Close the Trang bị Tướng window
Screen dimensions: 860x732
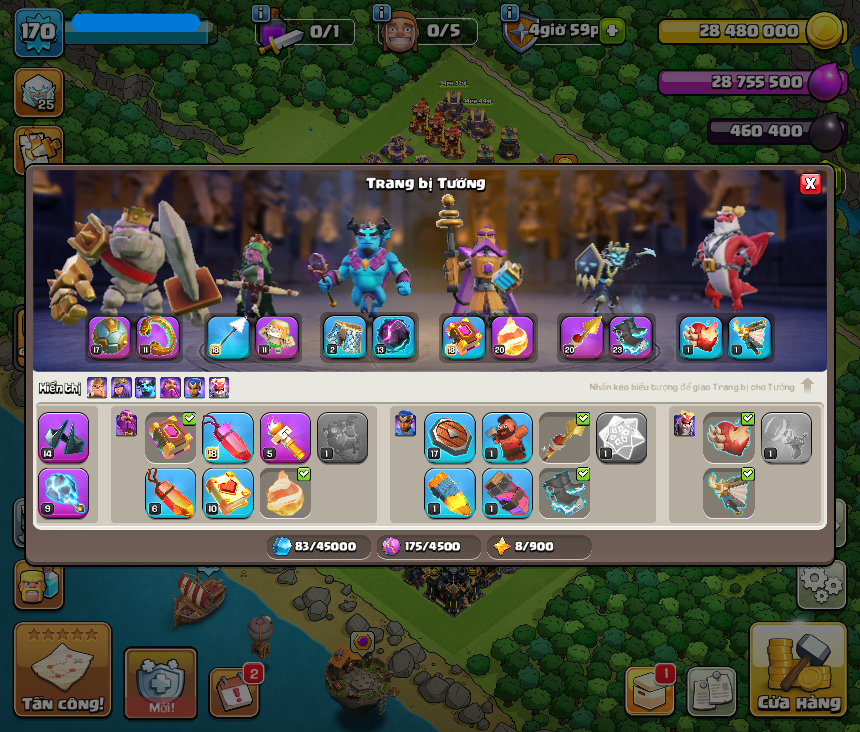[810, 183]
